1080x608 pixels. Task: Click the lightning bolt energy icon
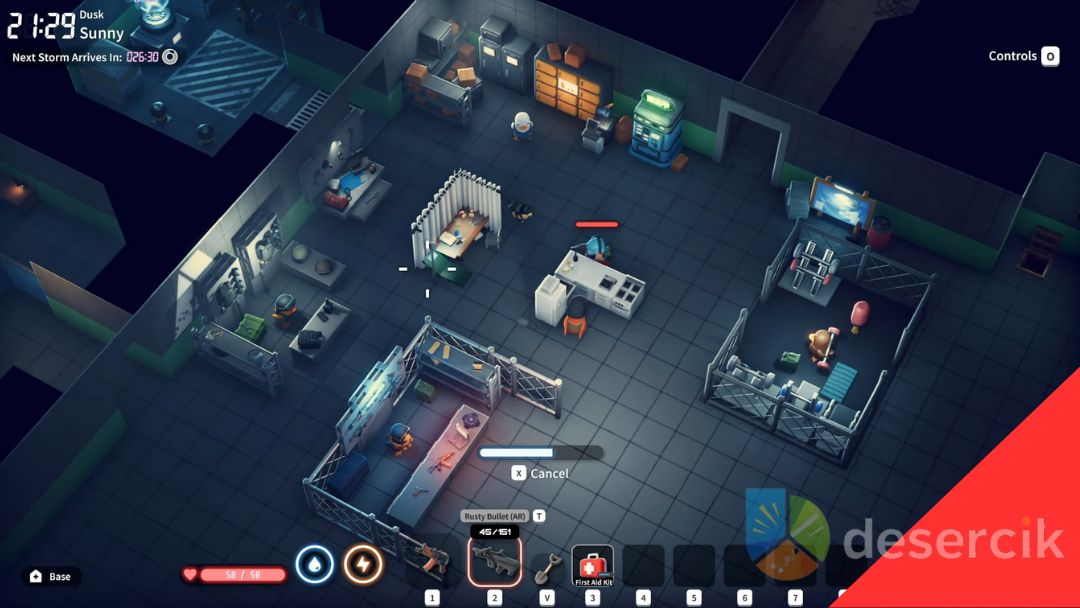[x=363, y=565]
